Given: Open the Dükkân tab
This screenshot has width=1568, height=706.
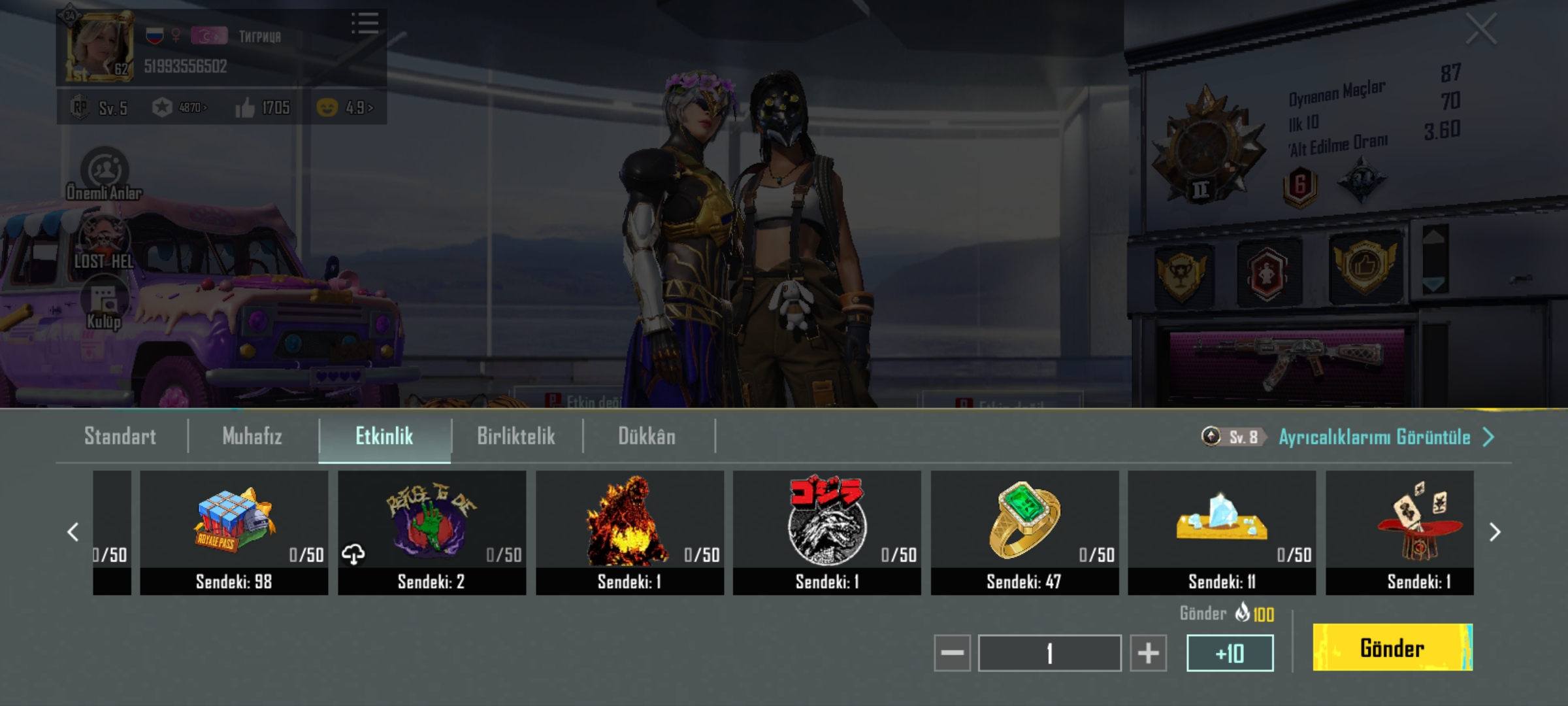Looking at the screenshot, I should (647, 436).
